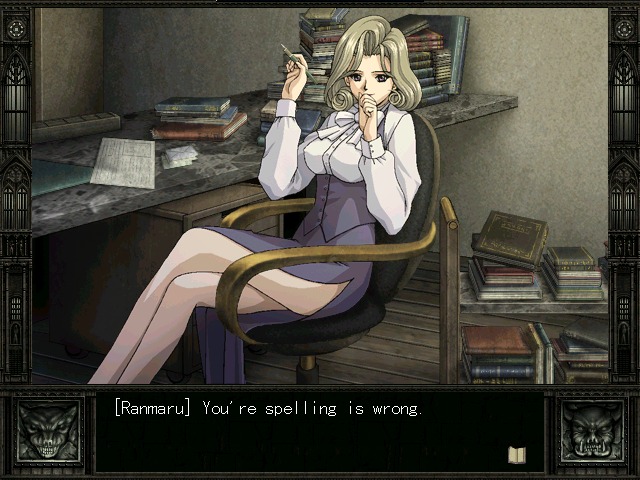This screenshot has width=640, height=480.
Task: Click the open book continue icon
Action: click(x=516, y=454)
